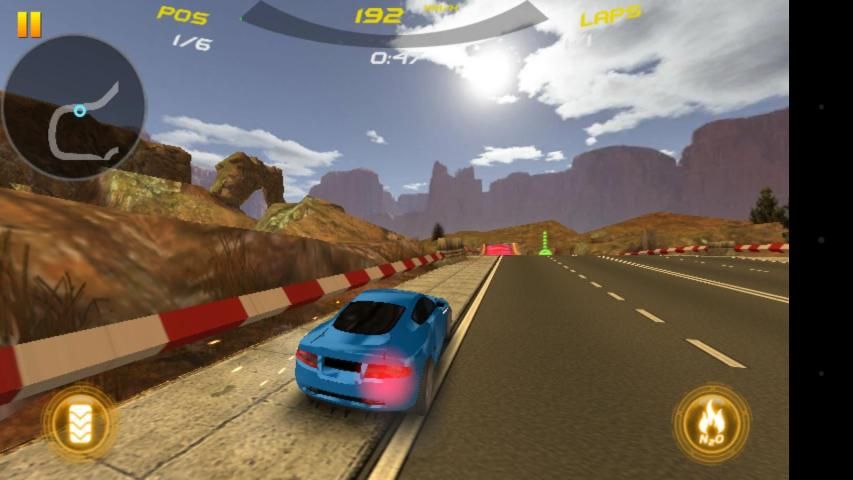Pause the race with the pause button
This screenshot has width=853, height=480.
29,25
